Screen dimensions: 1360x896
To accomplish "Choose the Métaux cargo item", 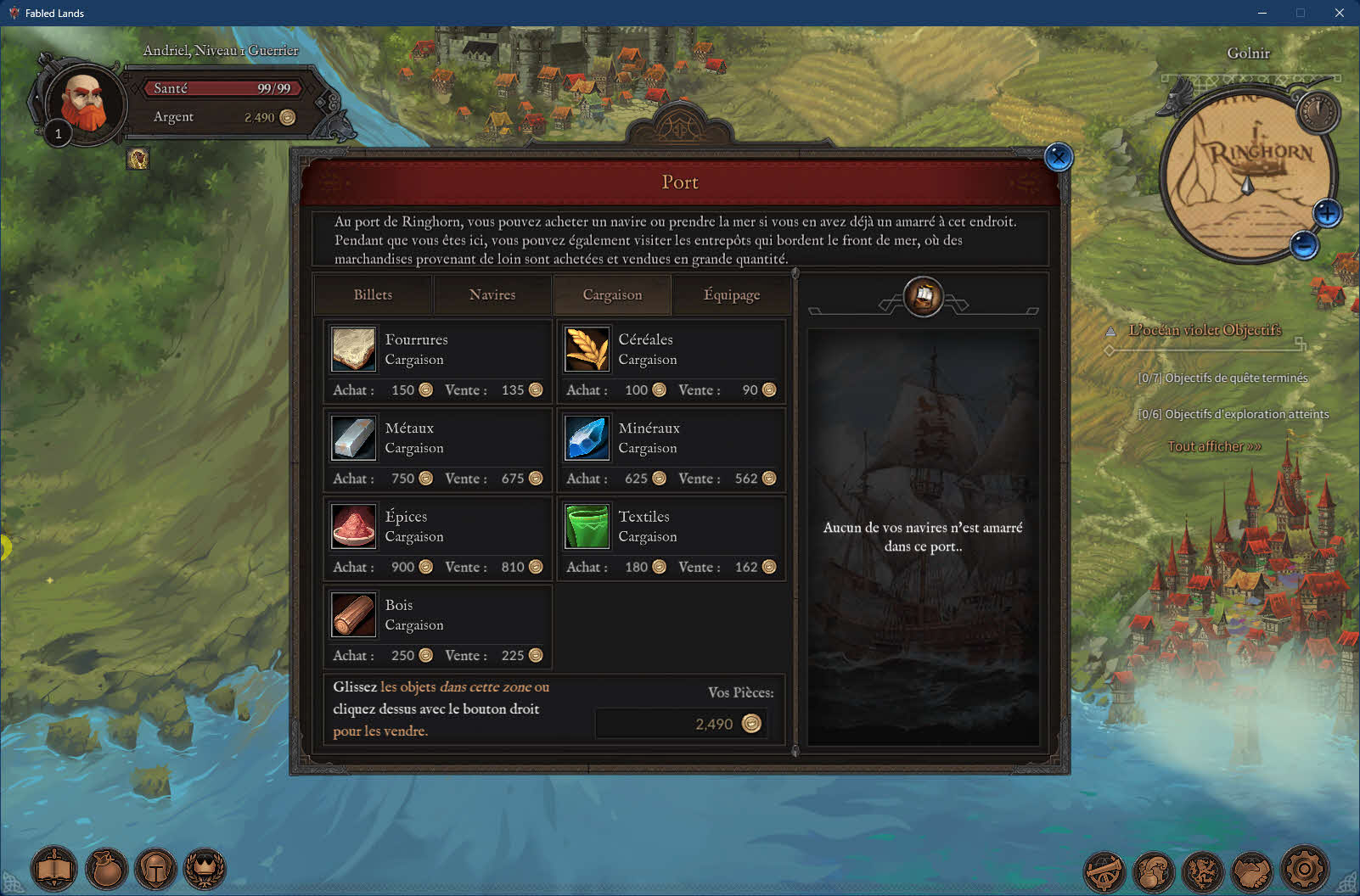I will [353, 438].
